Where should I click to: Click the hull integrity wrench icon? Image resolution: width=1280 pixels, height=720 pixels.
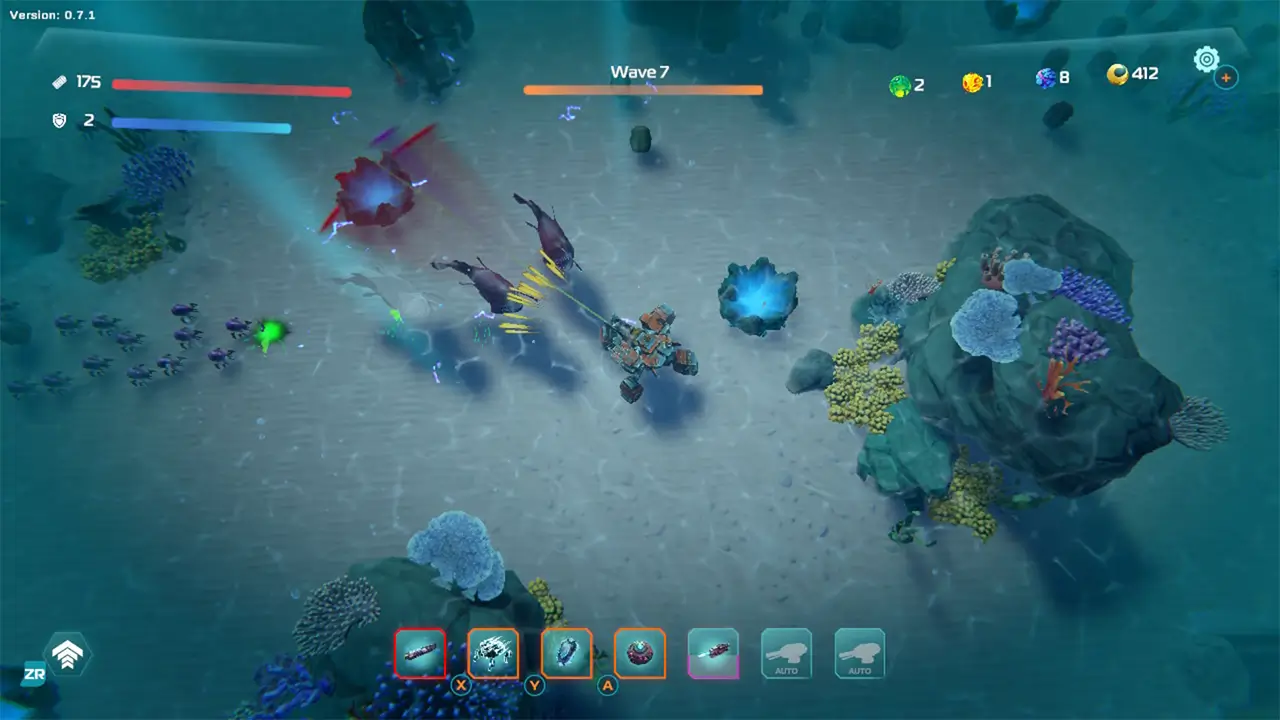tap(59, 81)
